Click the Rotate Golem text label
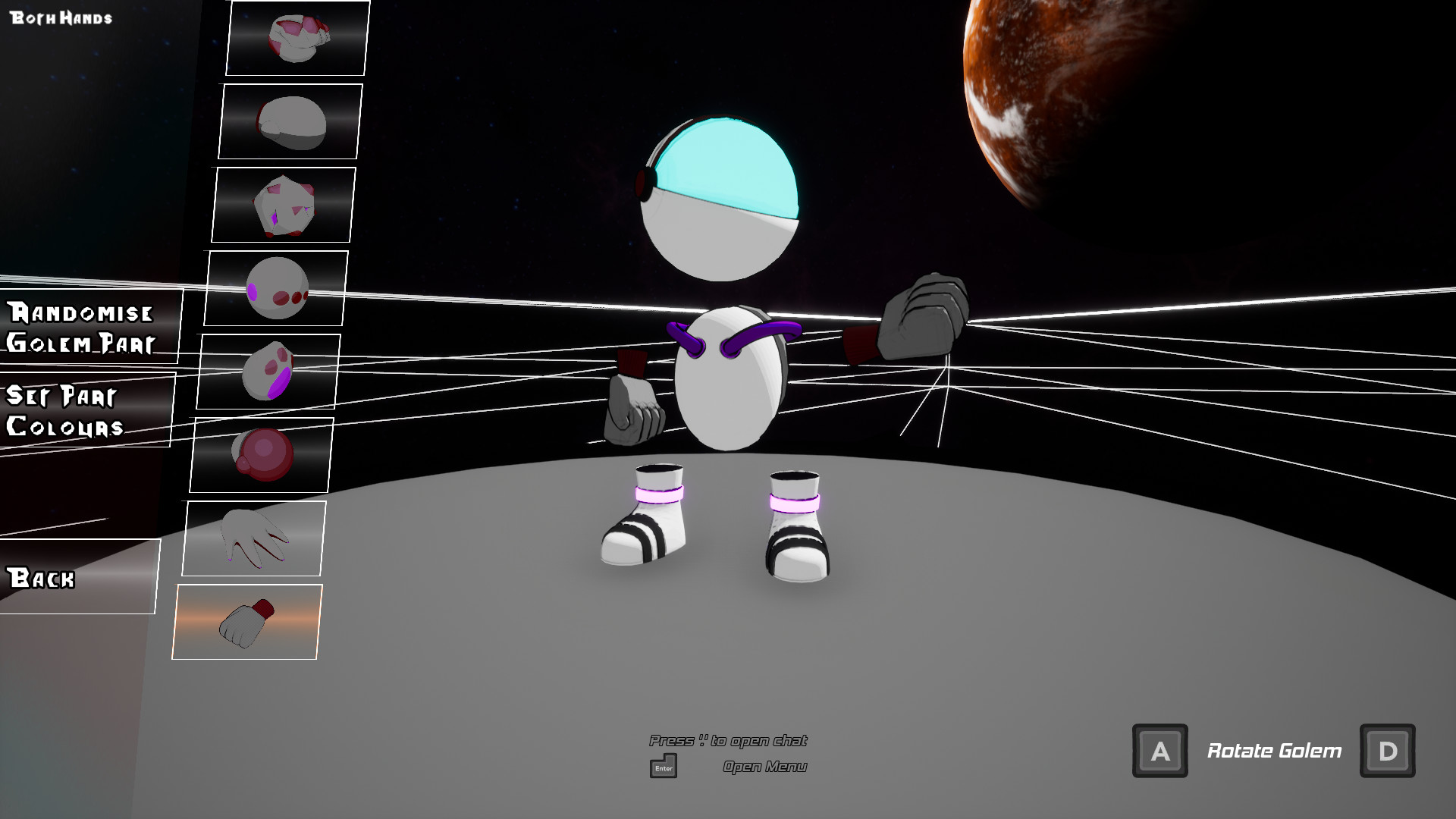Image resolution: width=1456 pixels, height=819 pixels. click(x=1274, y=751)
